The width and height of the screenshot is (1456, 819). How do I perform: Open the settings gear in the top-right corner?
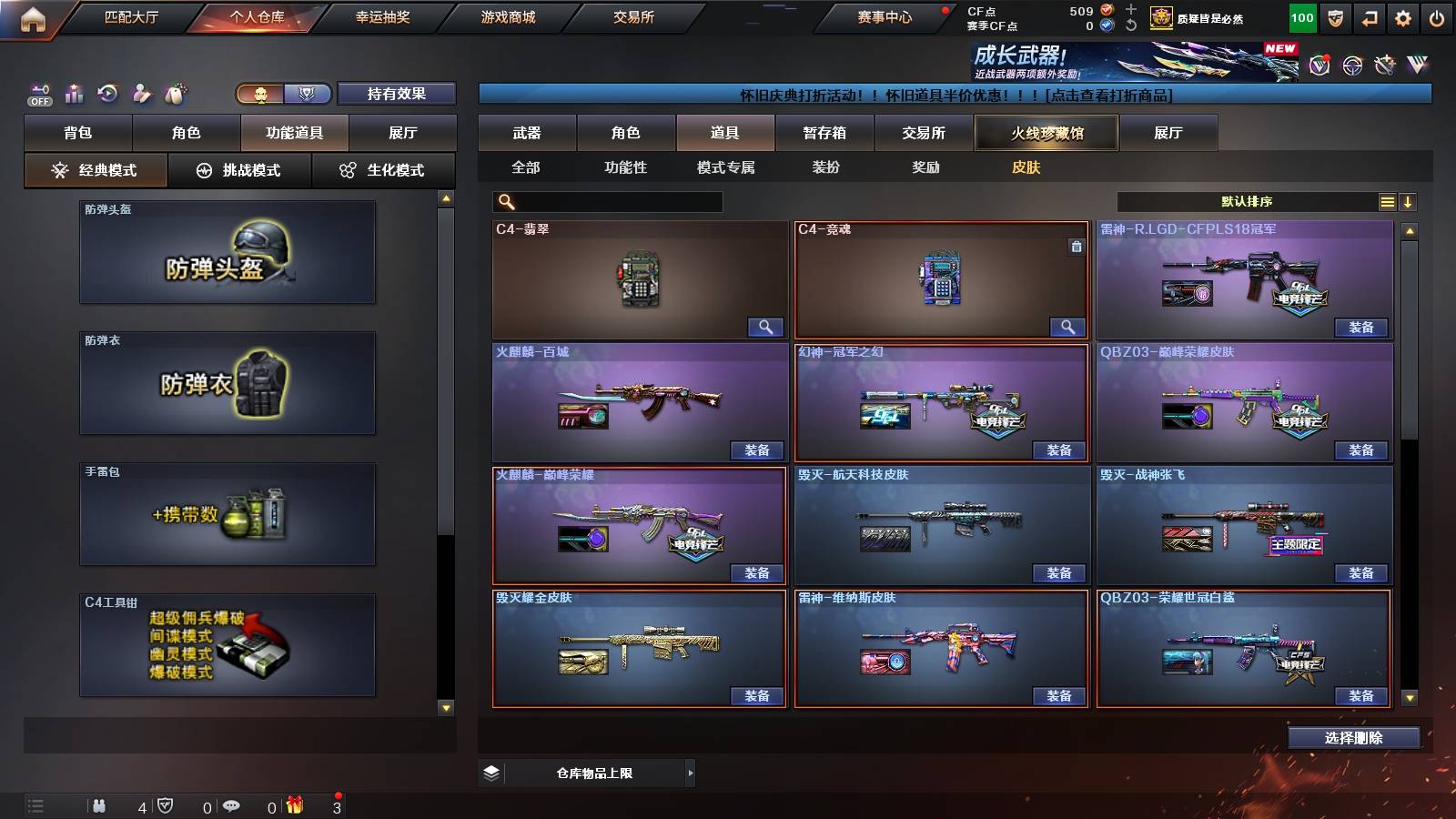pos(1402,16)
